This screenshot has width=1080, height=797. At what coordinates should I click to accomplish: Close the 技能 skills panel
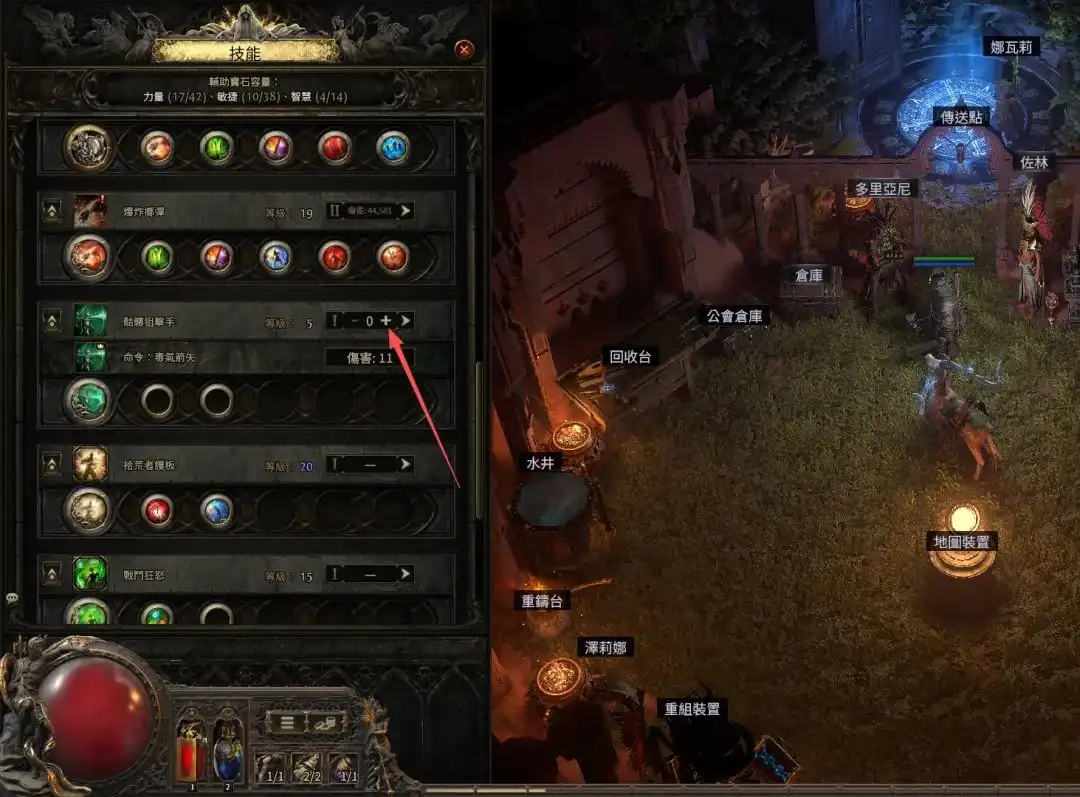point(464,49)
